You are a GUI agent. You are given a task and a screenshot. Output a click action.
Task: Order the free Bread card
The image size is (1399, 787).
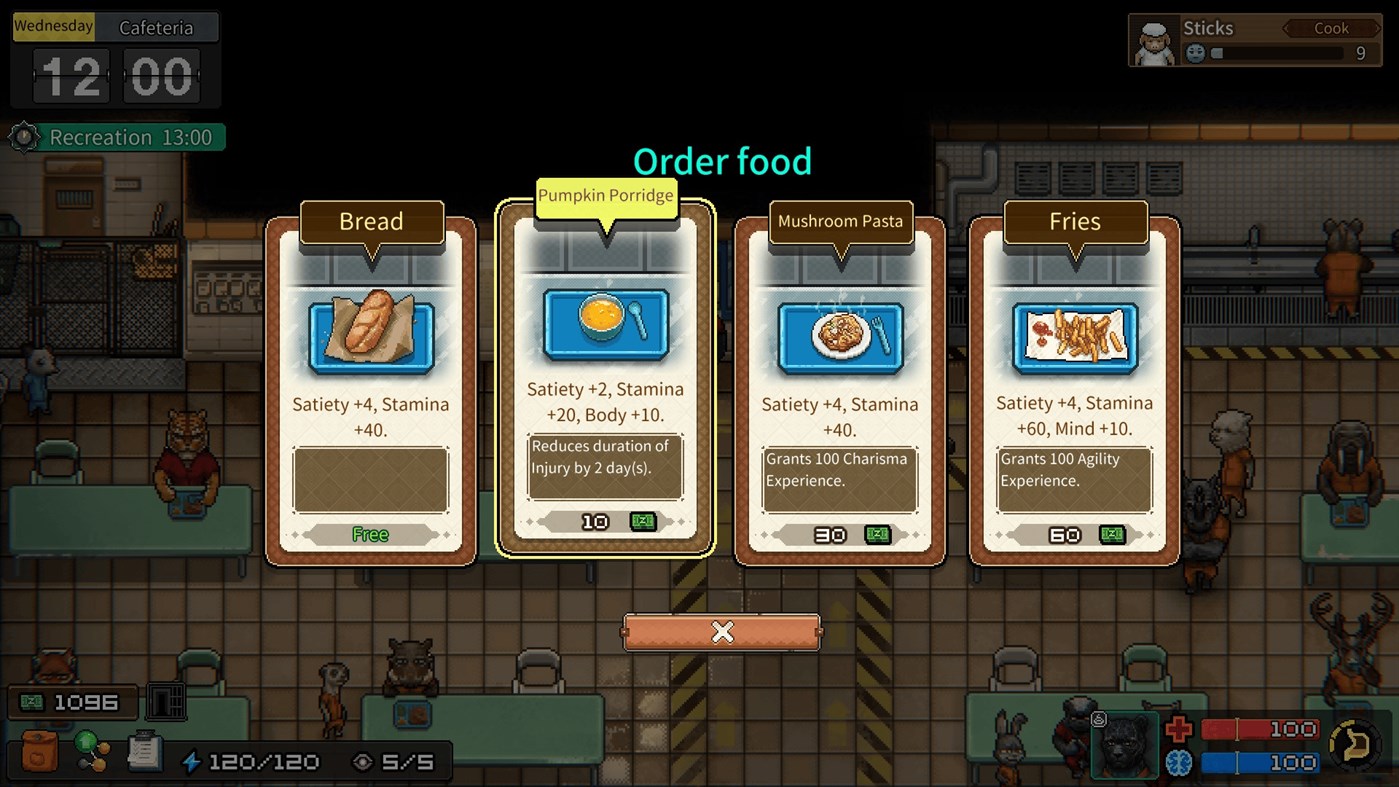370,391
